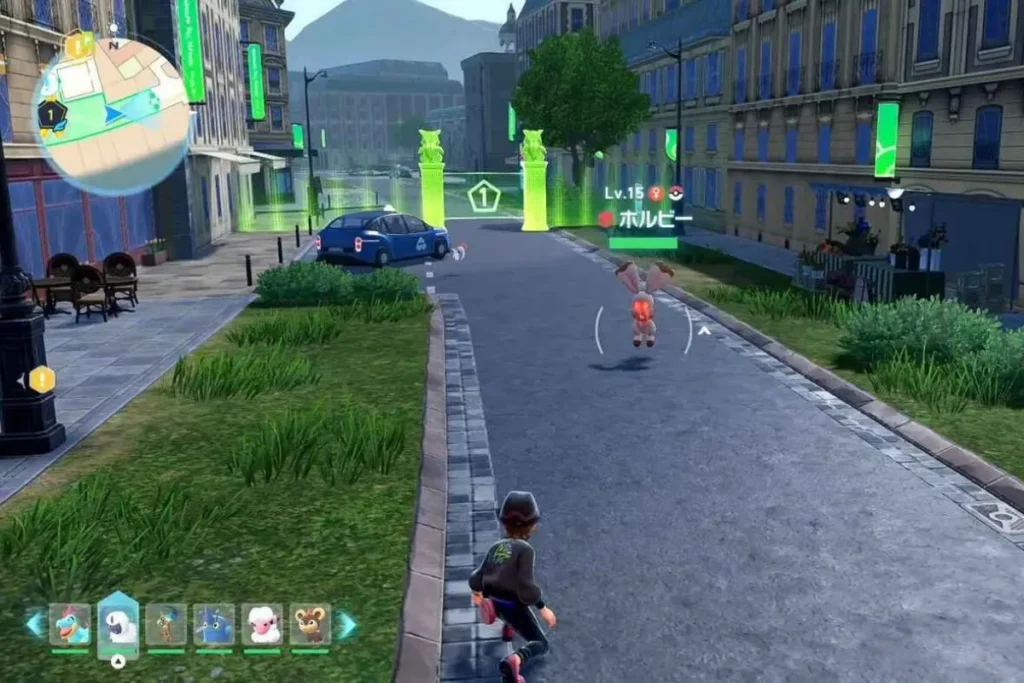Cycle the party bar with the right arrow
This screenshot has width=1024, height=683.
(x=346, y=624)
